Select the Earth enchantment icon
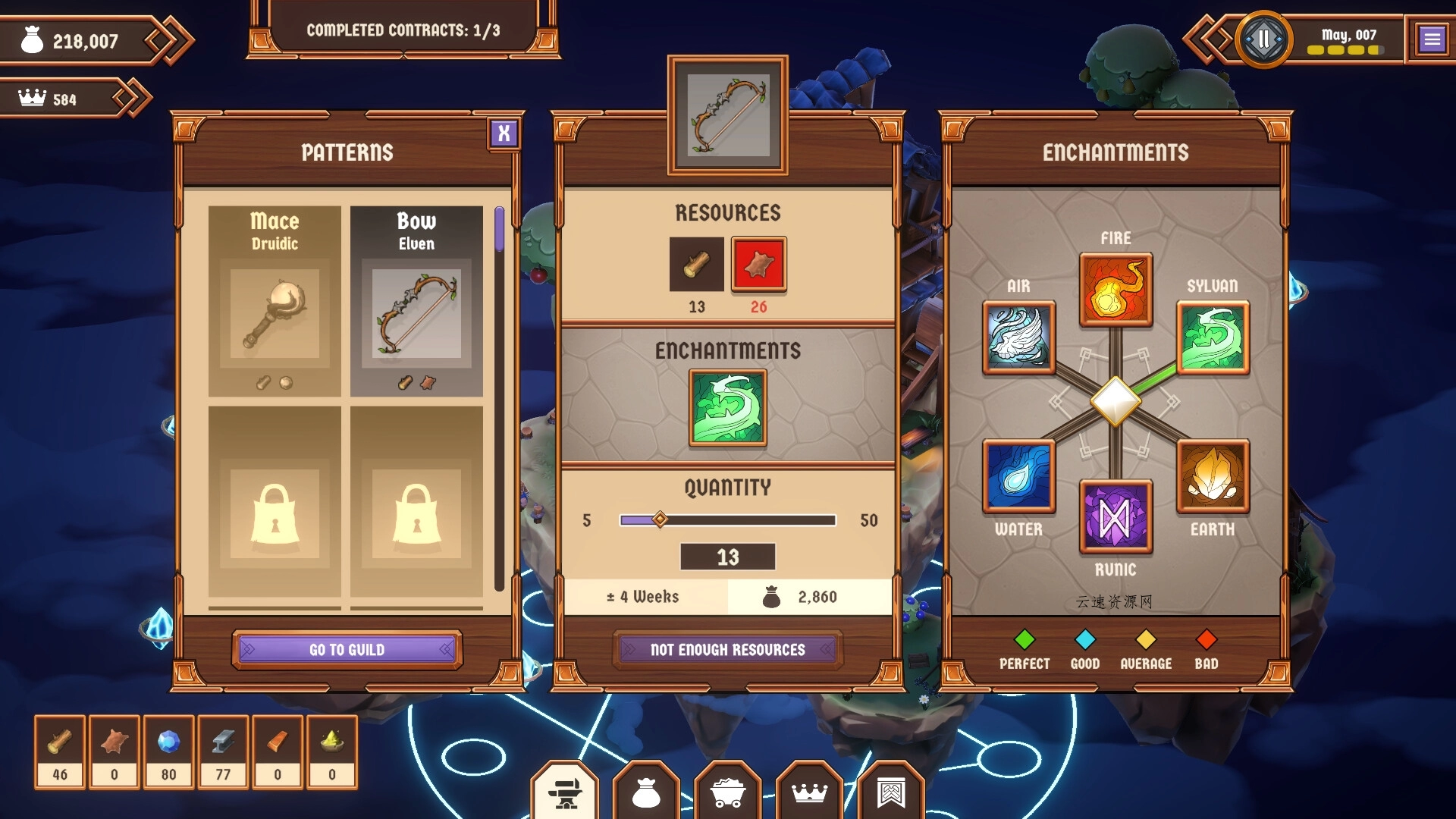 (x=1212, y=479)
